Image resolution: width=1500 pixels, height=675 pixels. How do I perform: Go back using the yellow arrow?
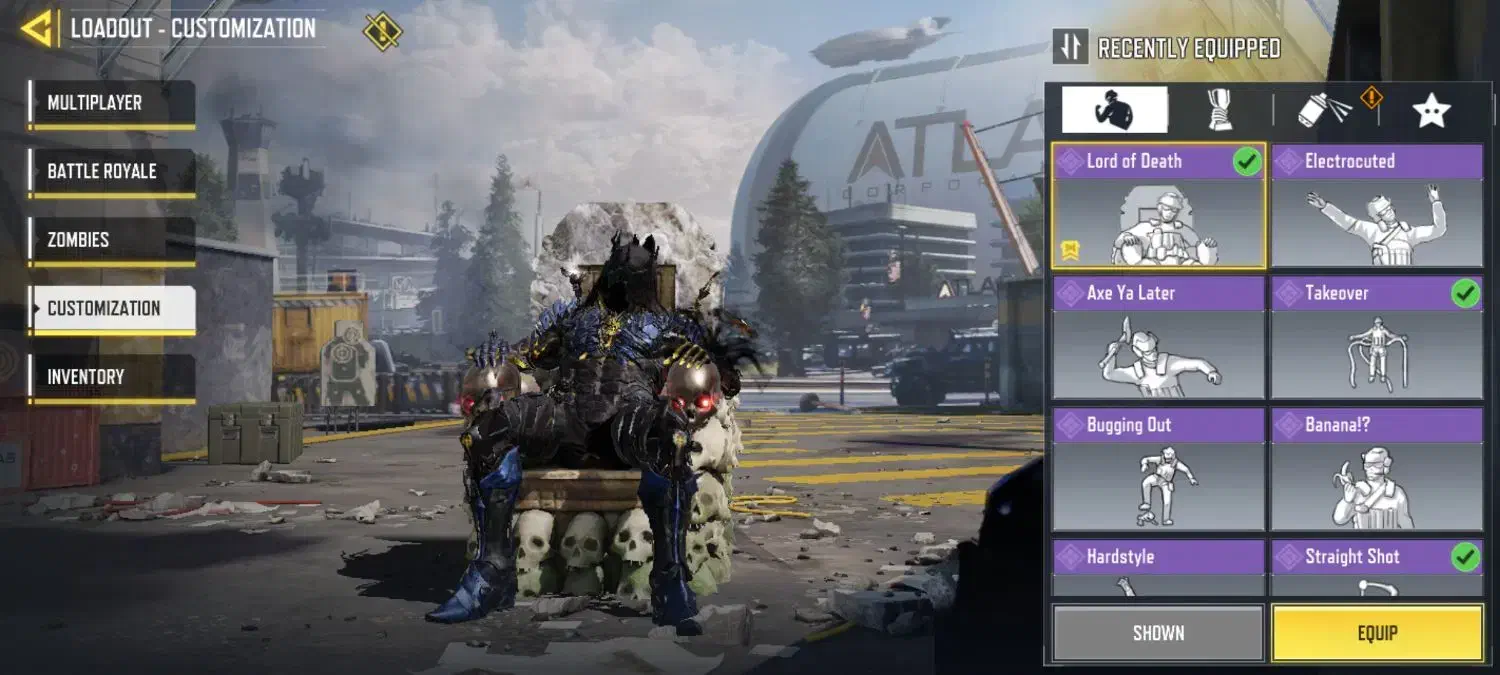coord(37,29)
